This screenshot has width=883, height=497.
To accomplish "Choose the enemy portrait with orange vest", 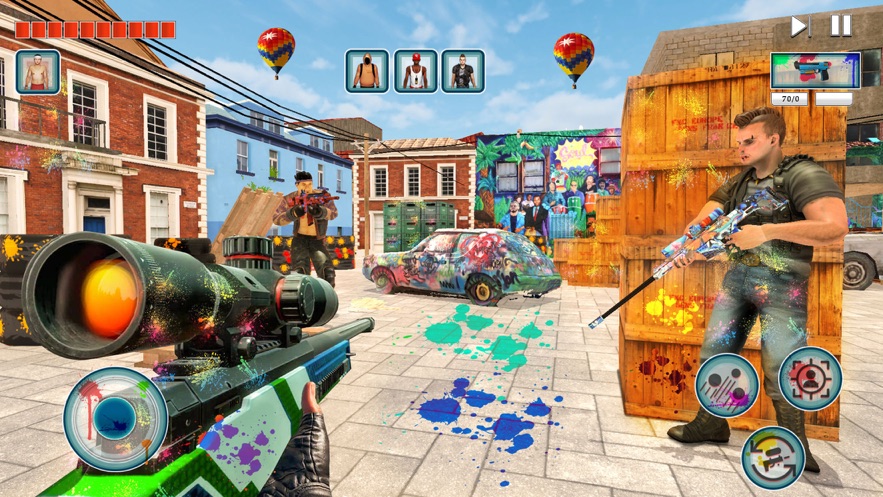I will (x=367, y=71).
